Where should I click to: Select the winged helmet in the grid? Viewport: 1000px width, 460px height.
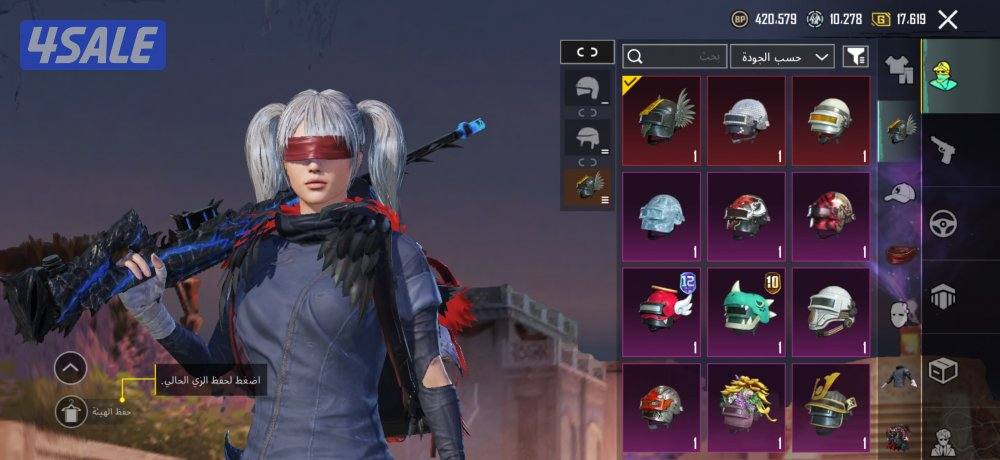[661, 120]
